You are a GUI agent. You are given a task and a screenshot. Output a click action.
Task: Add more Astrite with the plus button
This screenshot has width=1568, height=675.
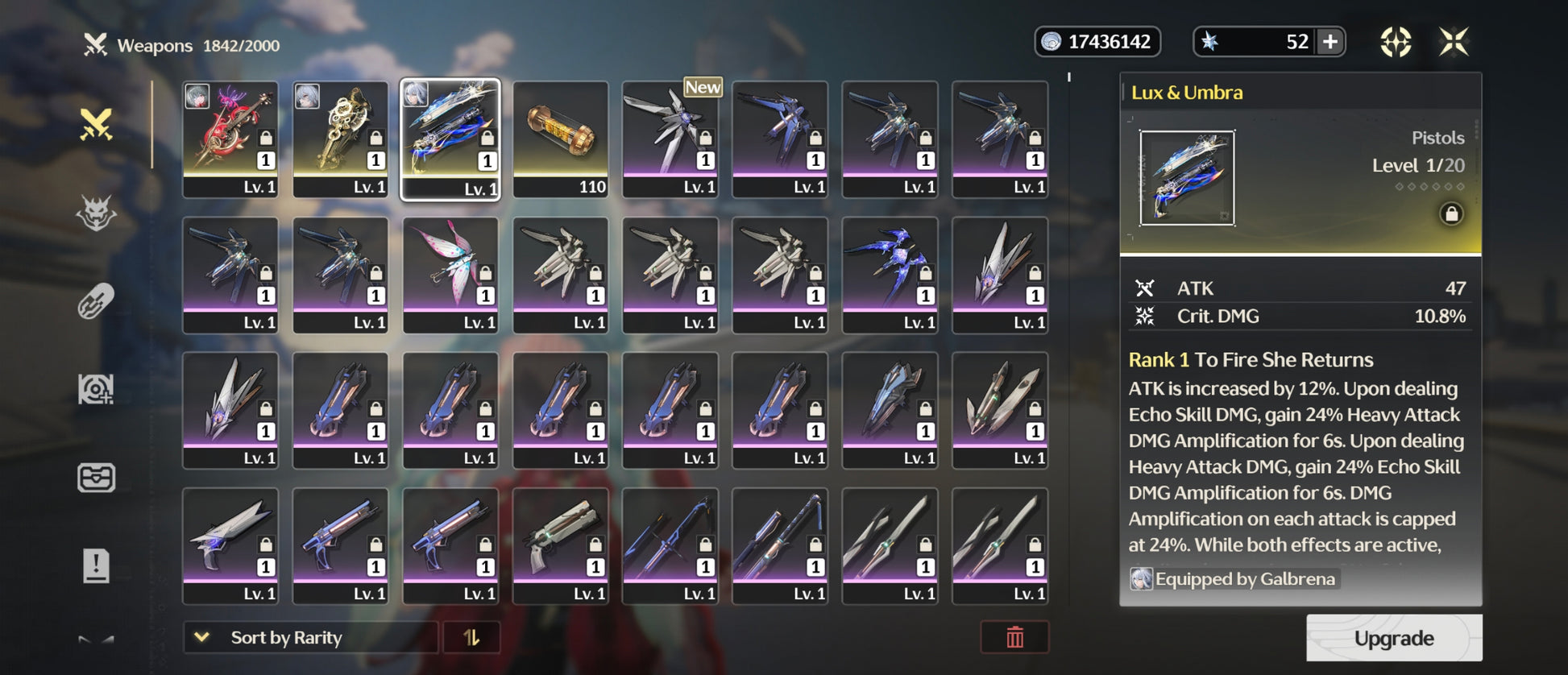[x=1330, y=42]
